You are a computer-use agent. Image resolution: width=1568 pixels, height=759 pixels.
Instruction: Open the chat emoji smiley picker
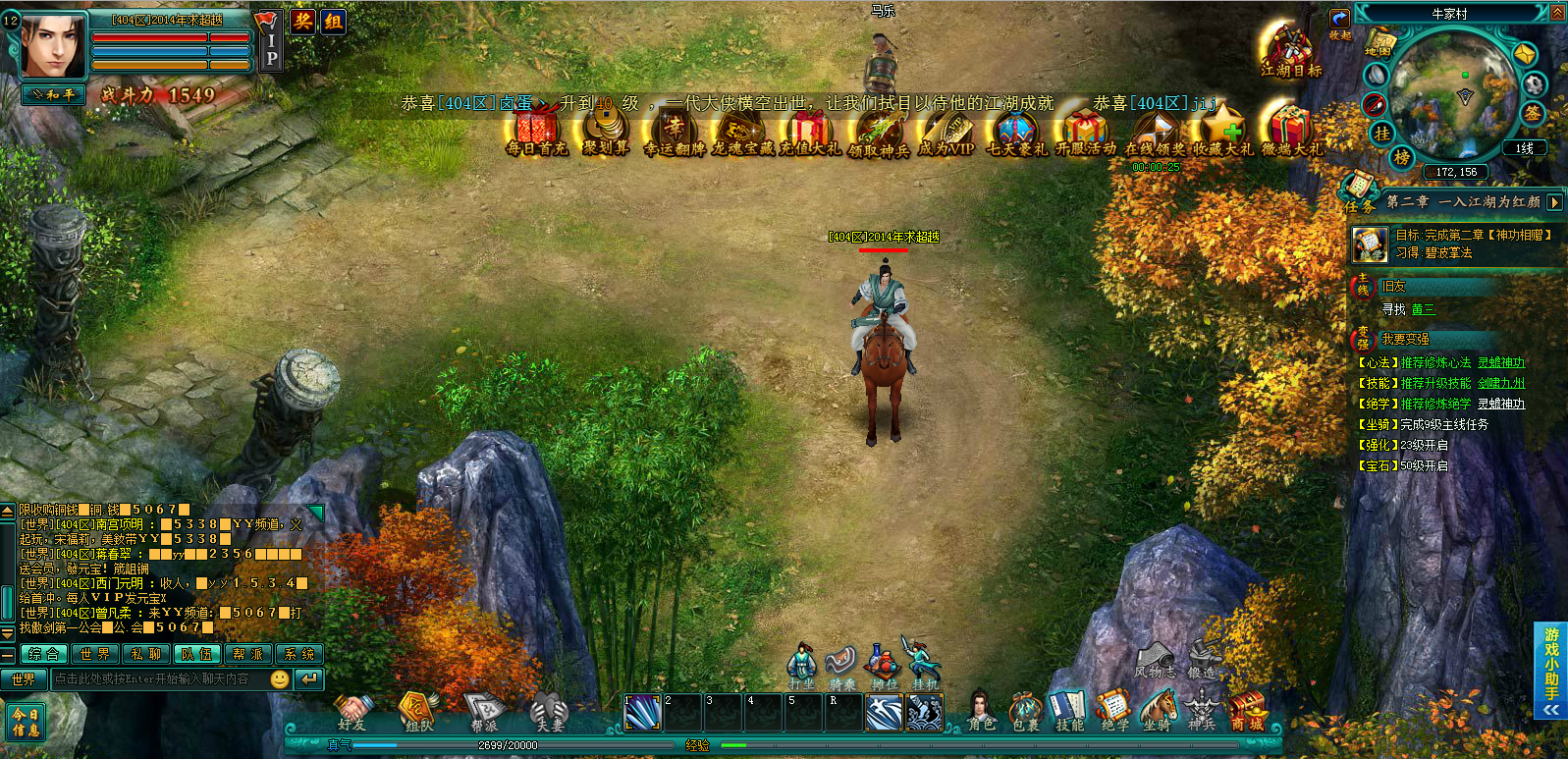coord(280,679)
